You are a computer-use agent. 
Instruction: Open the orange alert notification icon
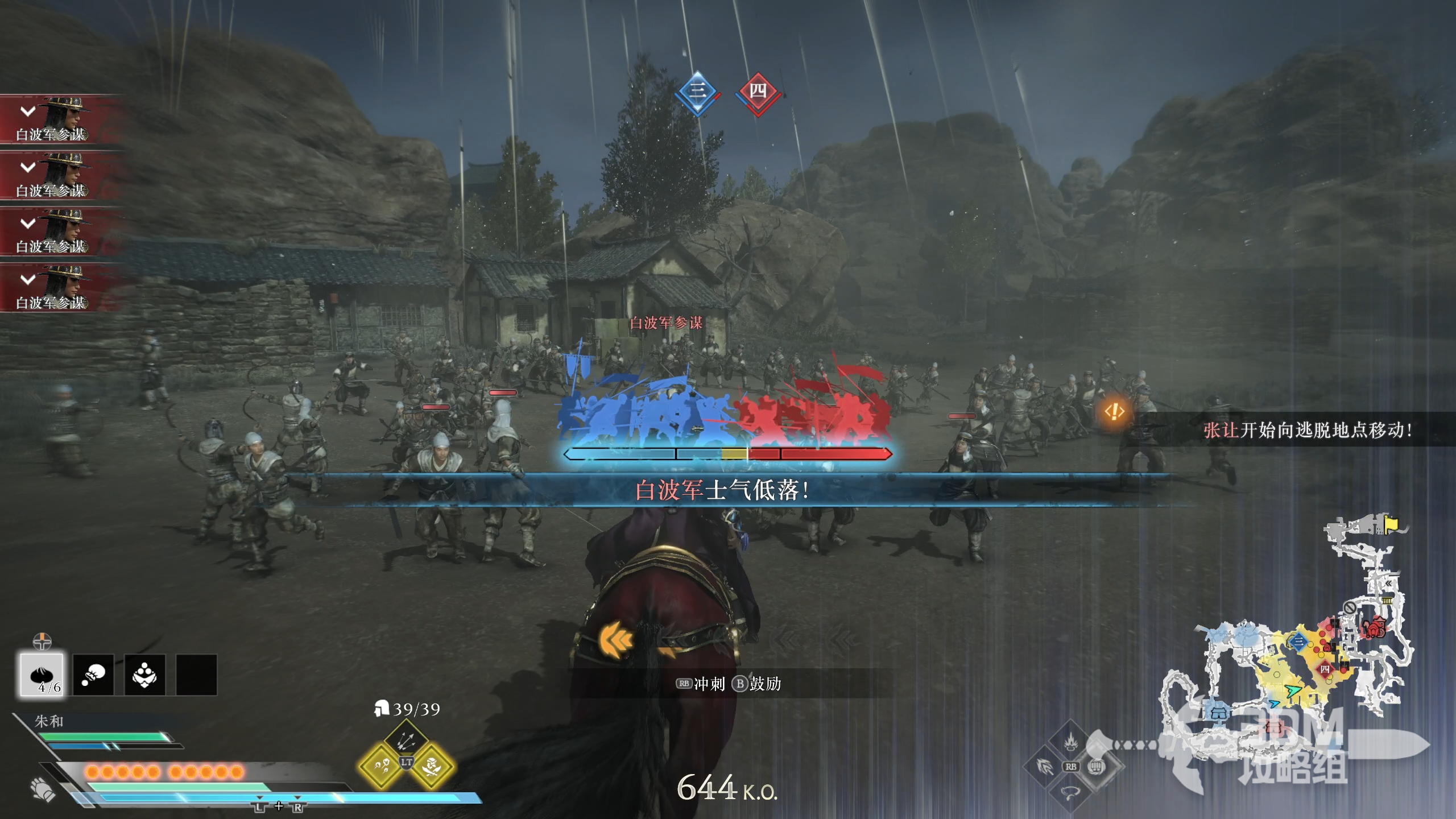[x=1114, y=411]
